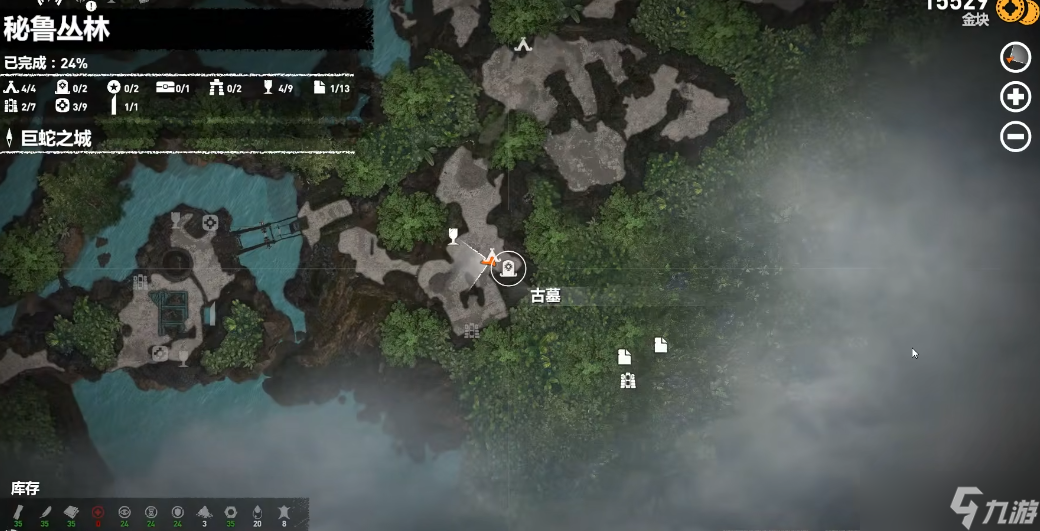Click the tilted square icon above the plus button

coord(1016,57)
